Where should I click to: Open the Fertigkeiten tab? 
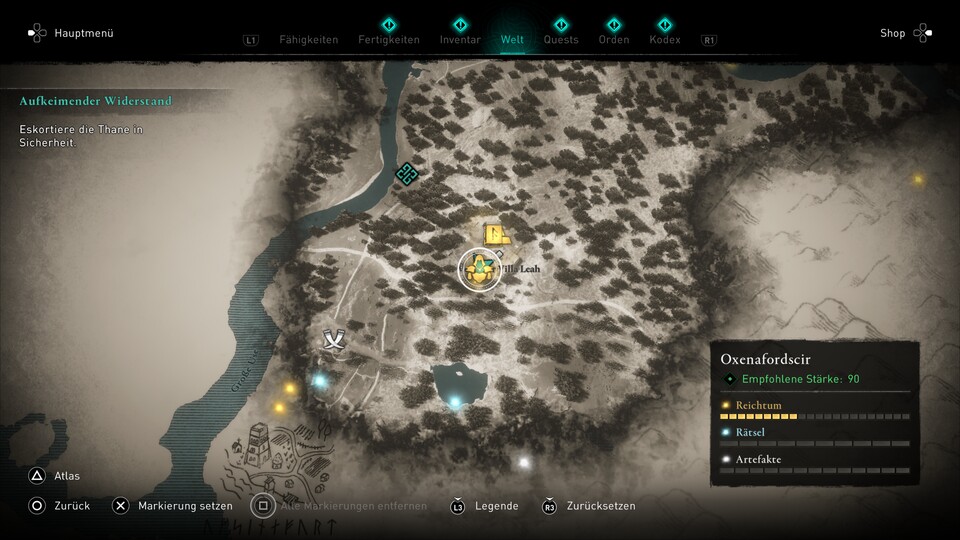pos(388,40)
